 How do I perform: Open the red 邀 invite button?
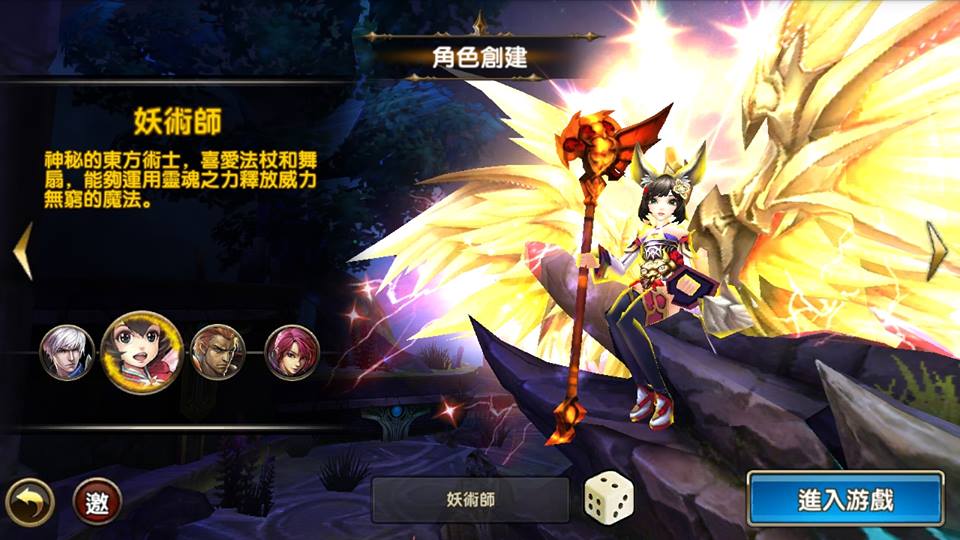(x=97, y=502)
